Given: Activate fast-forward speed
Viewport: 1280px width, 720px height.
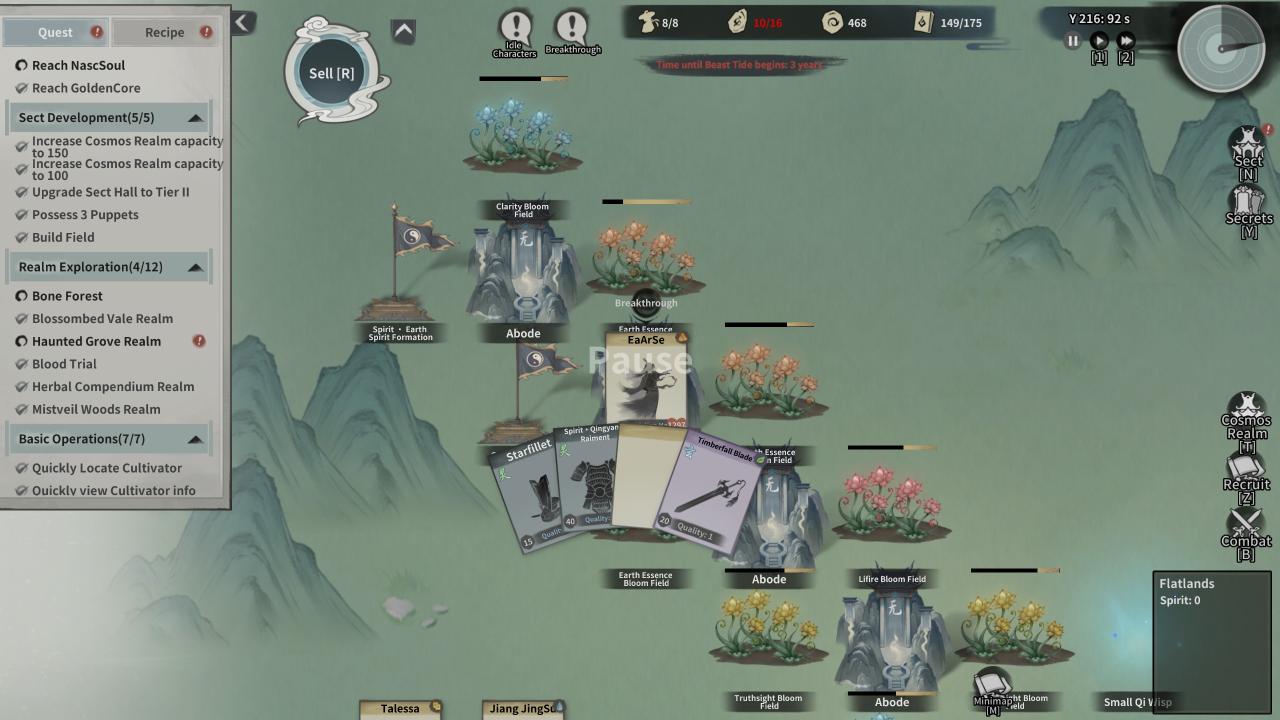Looking at the screenshot, I should point(1126,41).
